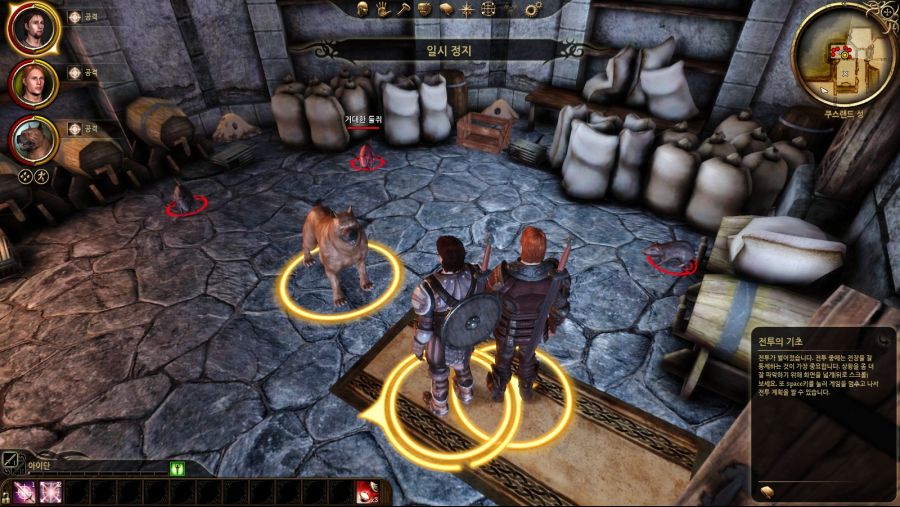The height and width of the screenshot is (507, 900).
Task: Click the green sustained ability indicator
Action: pyautogui.click(x=178, y=467)
